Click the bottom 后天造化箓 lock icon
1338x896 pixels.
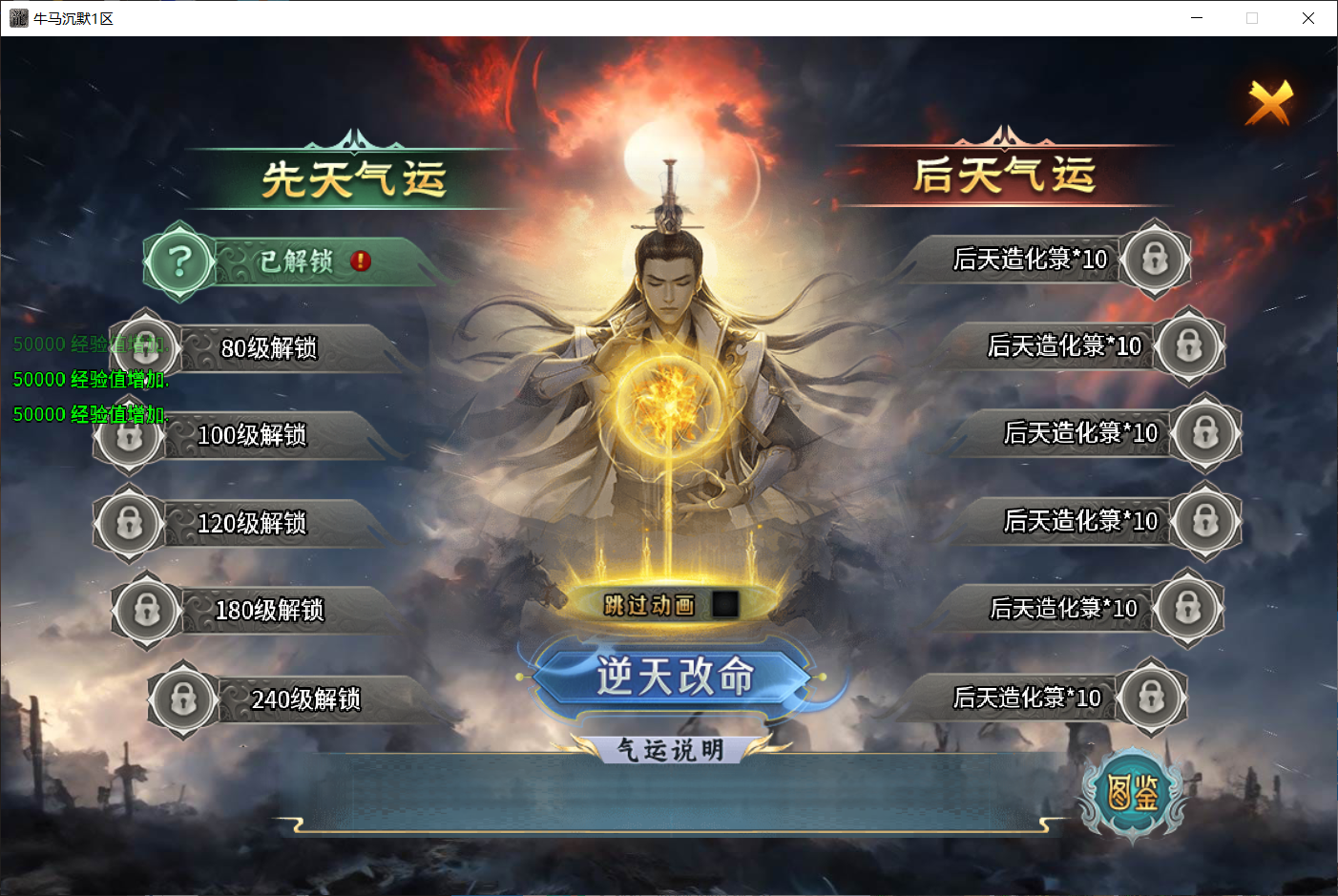coord(1154,698)
